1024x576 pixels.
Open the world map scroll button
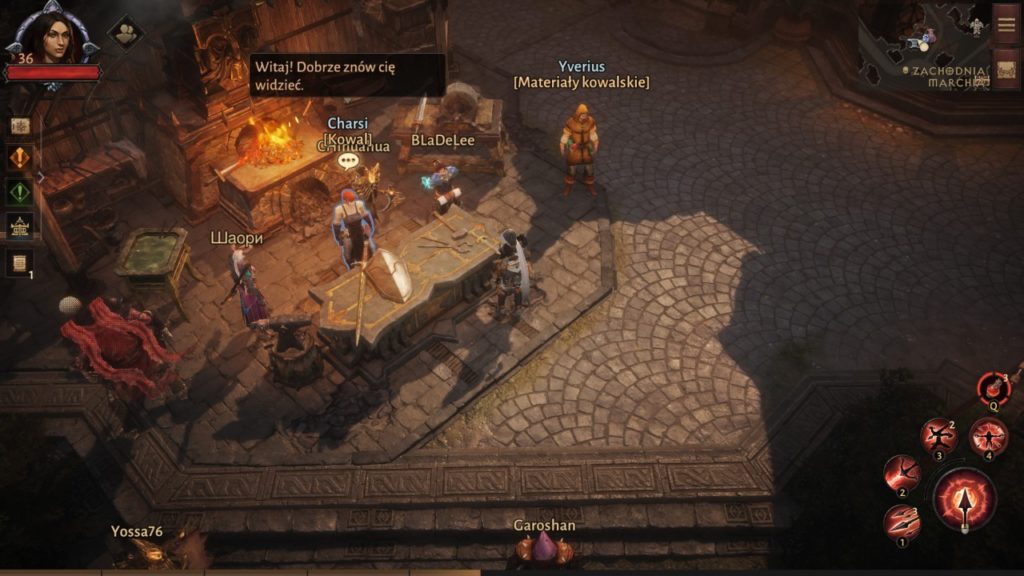[x=1006, y=70]
